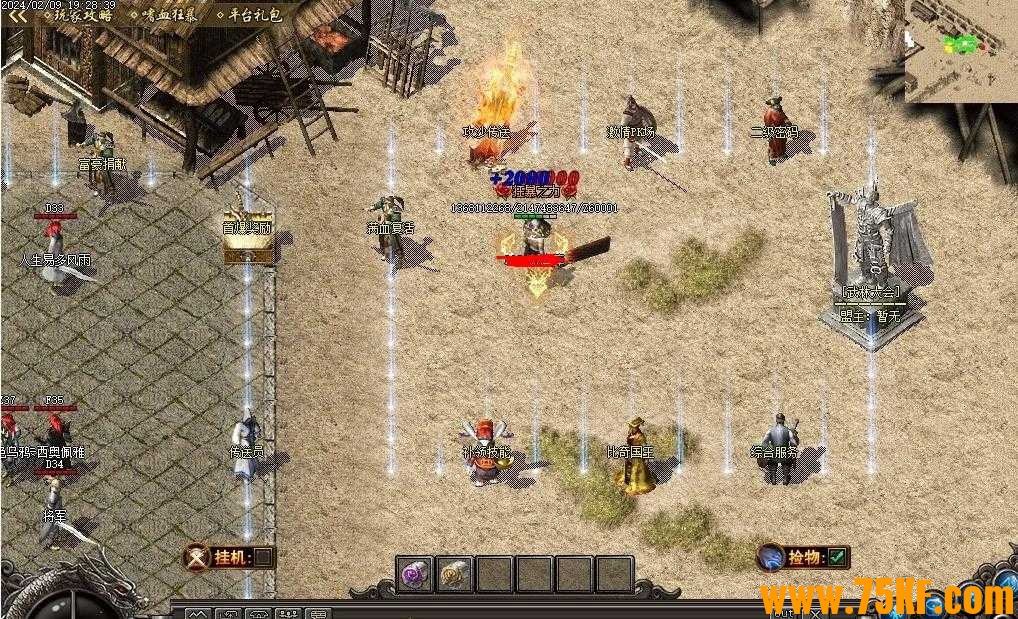Use the golden scroll hotbar item
The image size is (1018, 619).
455,574
